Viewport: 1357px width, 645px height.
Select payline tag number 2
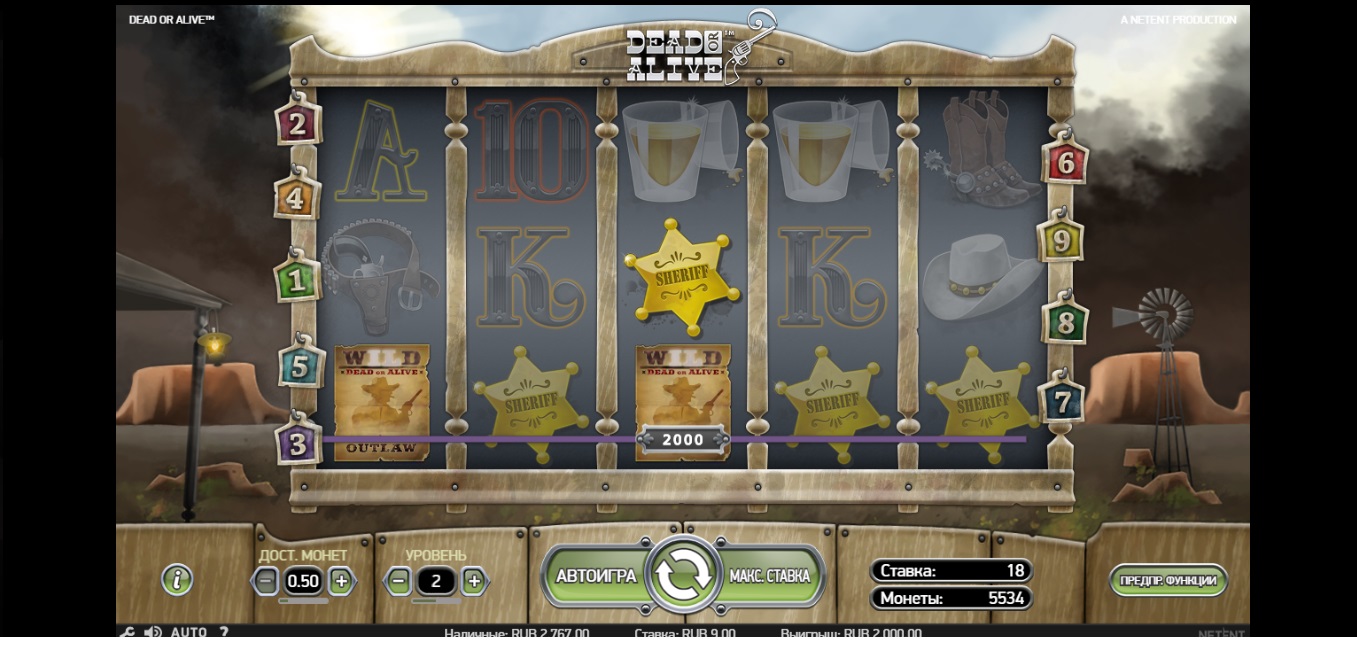click(x=297, y=124)
